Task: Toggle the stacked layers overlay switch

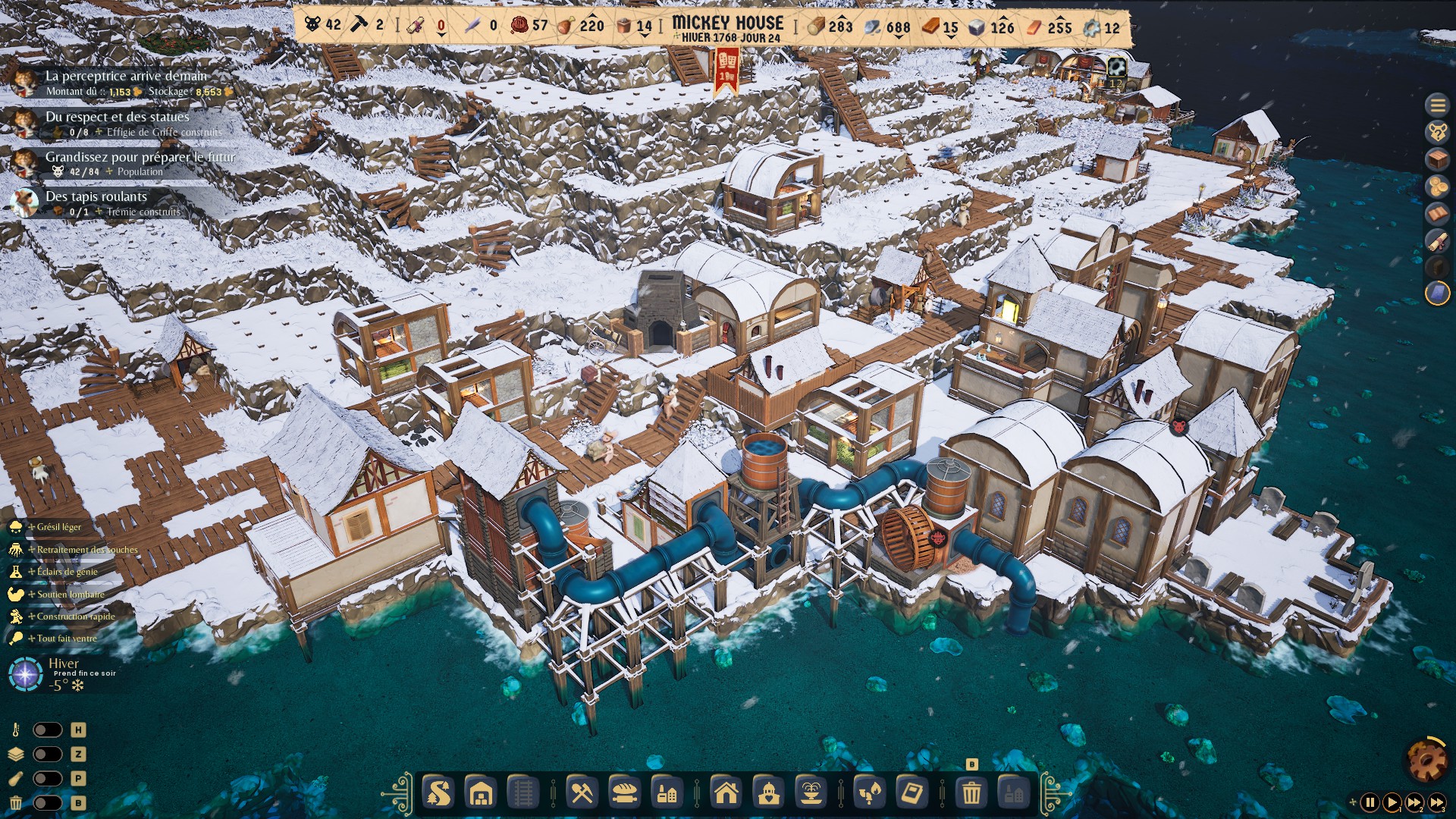Action: pyautogui.click(x=47, y=754)
